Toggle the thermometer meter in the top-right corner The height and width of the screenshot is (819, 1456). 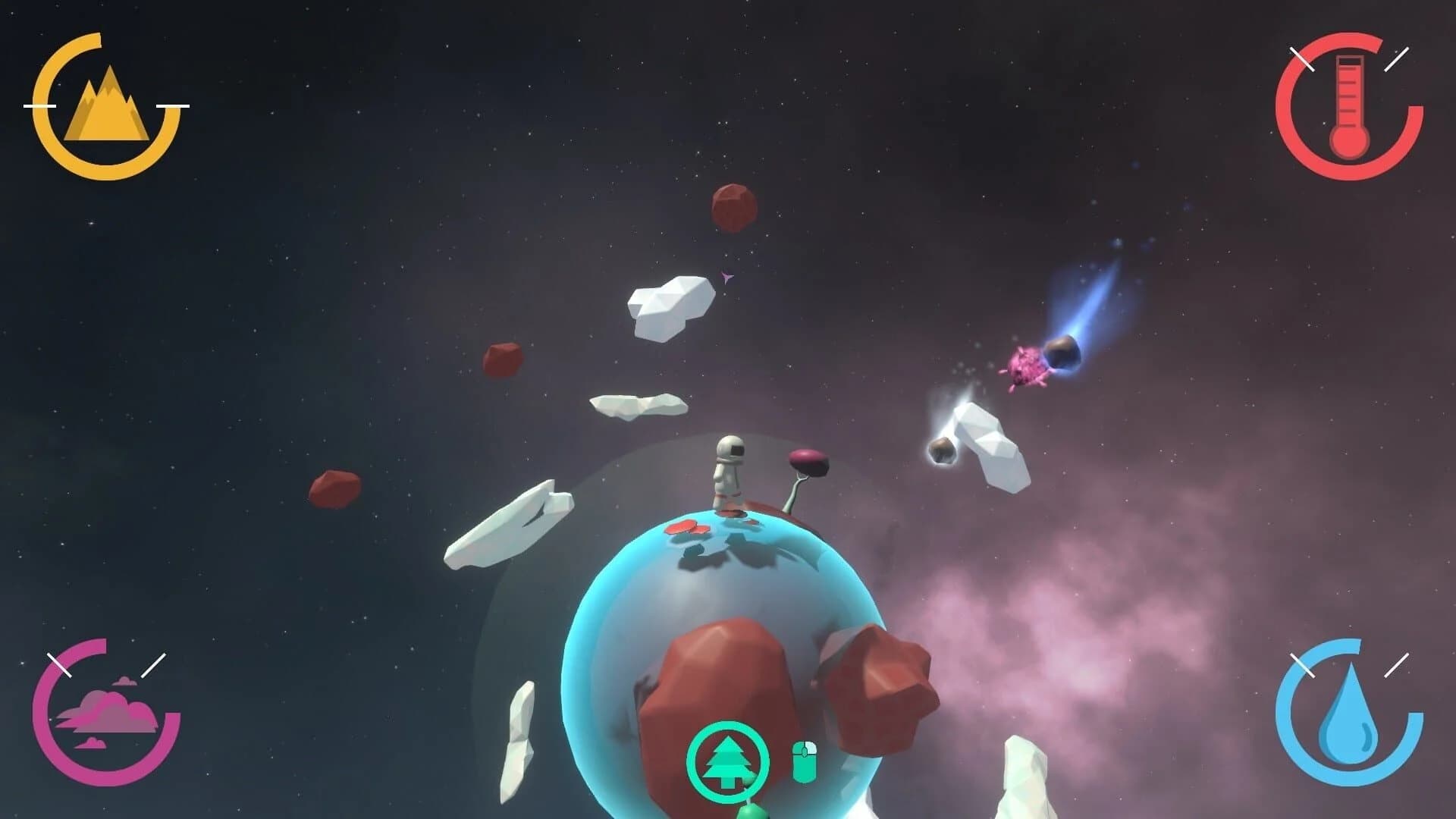coord(1351,104)
